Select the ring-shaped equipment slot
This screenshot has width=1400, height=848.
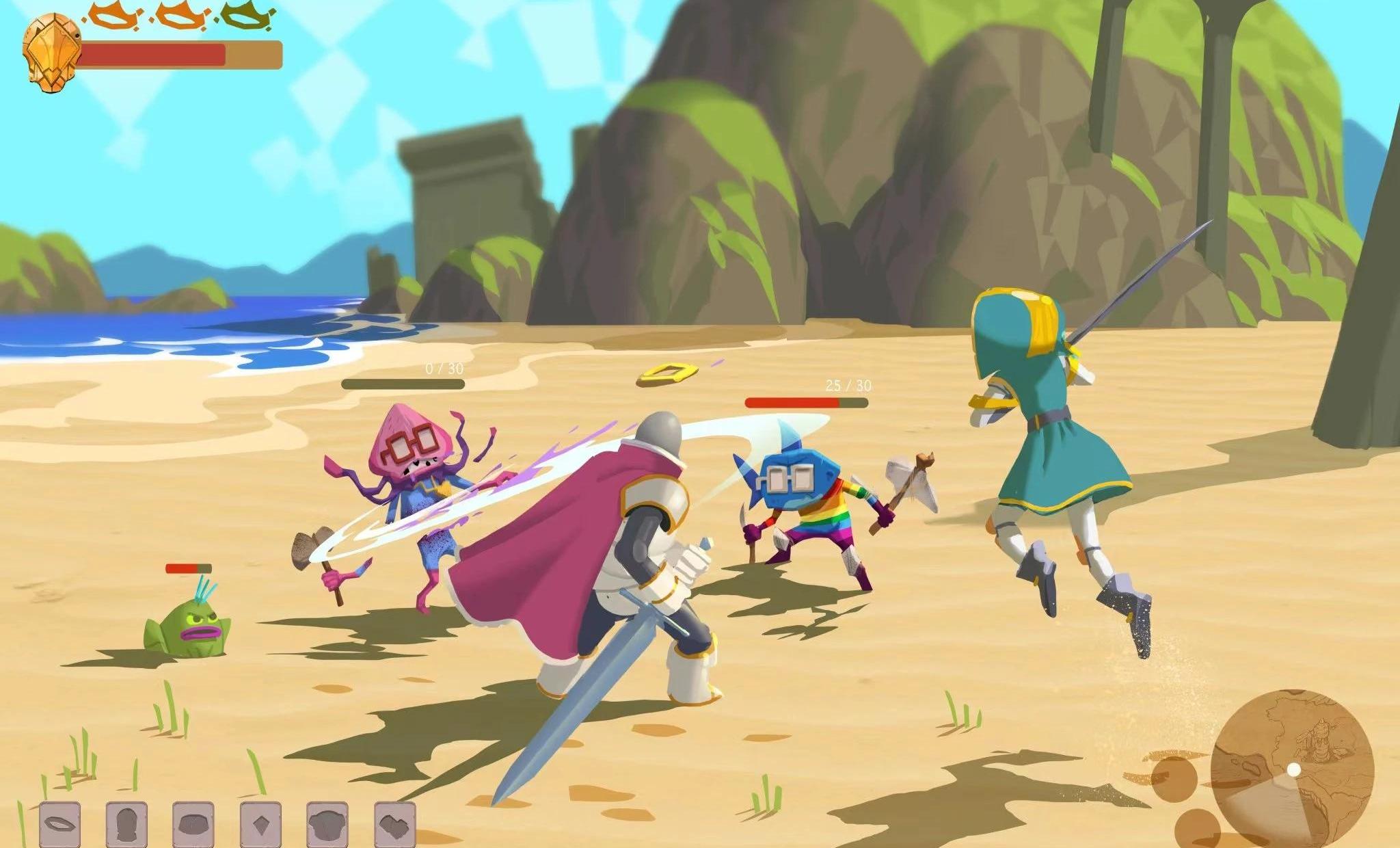(x=59, y=823)
